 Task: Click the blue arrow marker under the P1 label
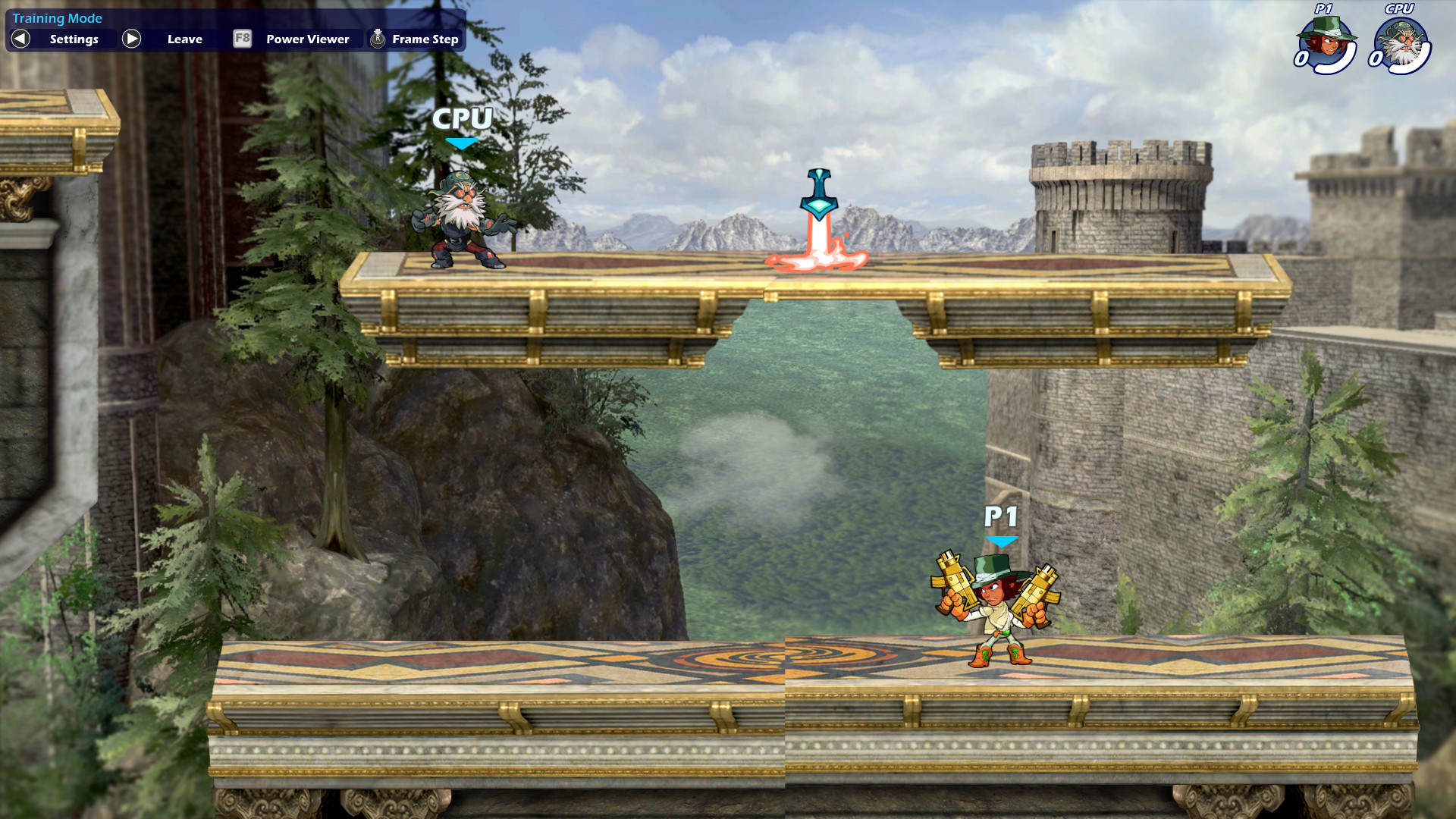click(x=1003, y=541)
